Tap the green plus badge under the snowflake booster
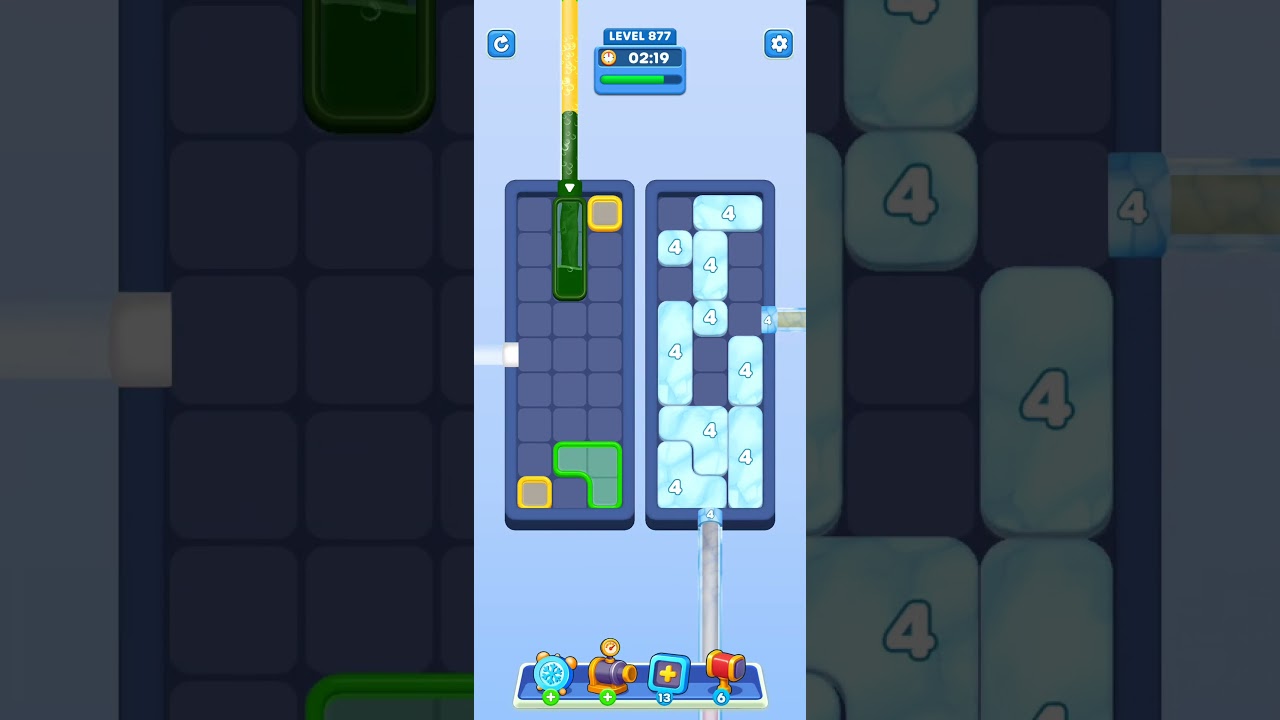 tap(550, 697)
